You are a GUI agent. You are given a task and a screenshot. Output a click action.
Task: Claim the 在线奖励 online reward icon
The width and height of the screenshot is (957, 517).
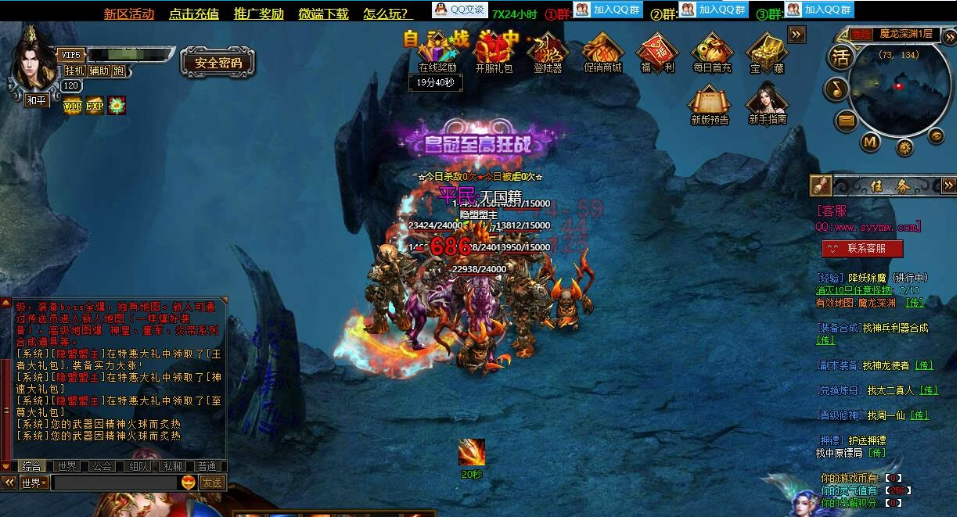point(436,52)
